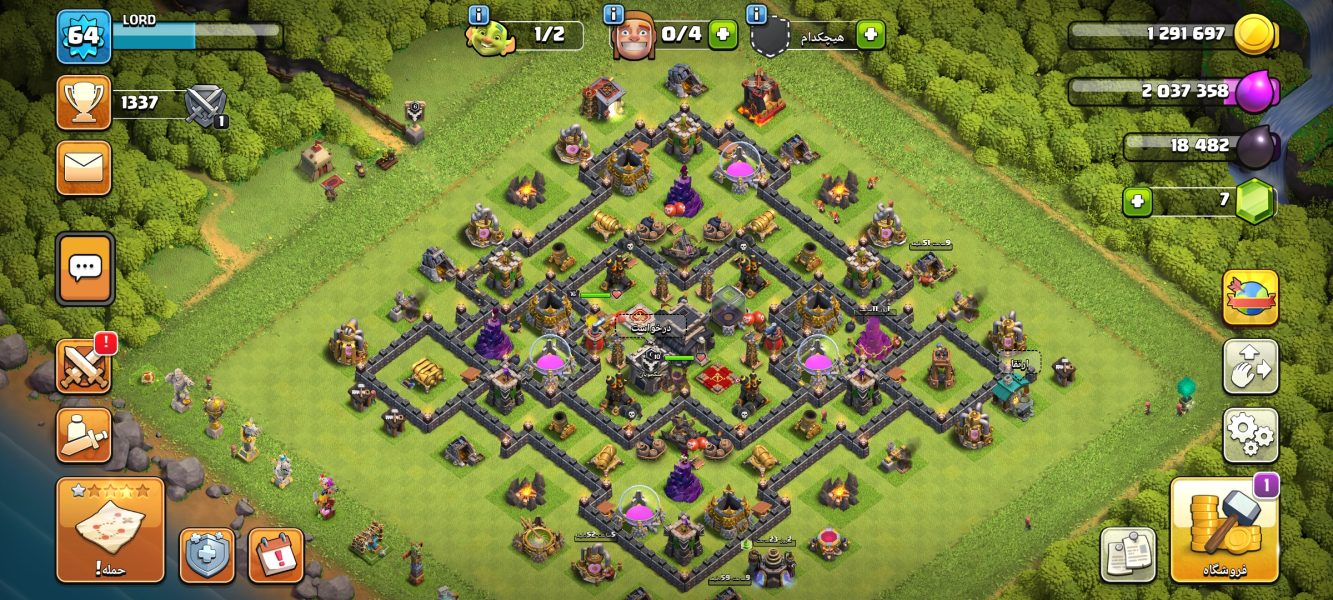The width and height of the screenshot is (1333, 600).
Task: Open the chat speech bubble
Action: click(85, 268)
